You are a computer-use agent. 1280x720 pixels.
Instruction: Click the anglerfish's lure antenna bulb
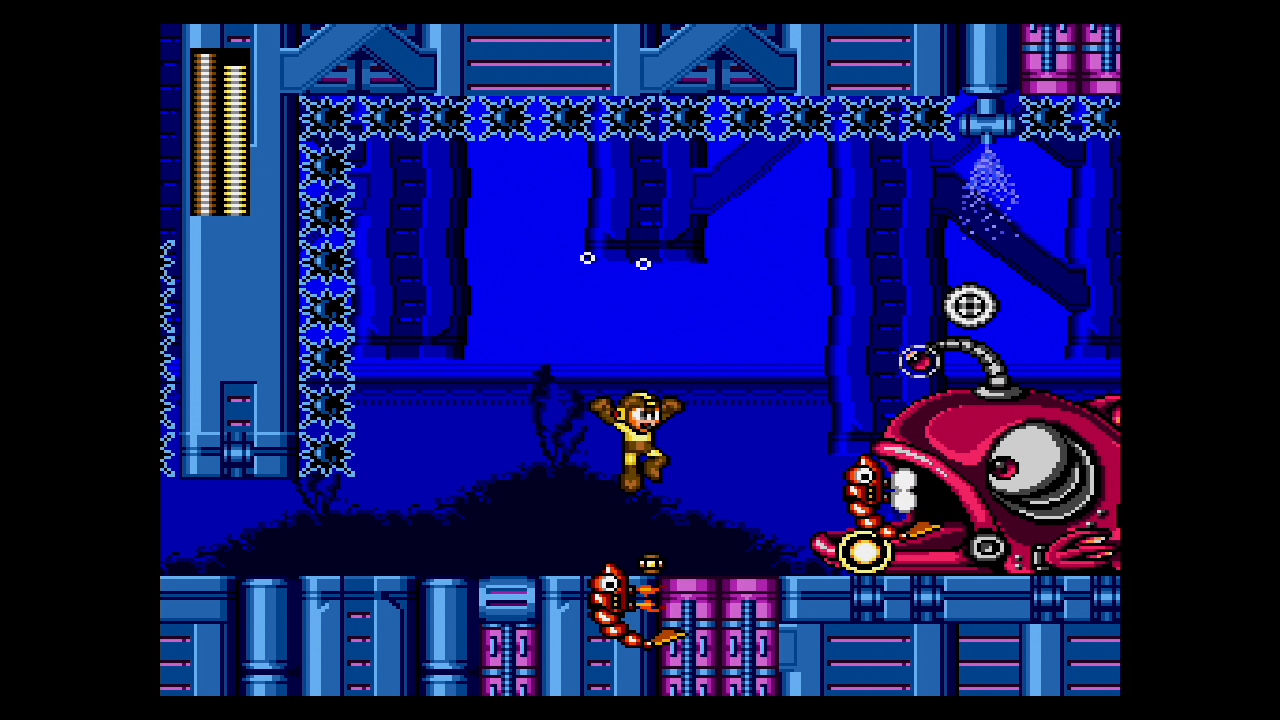[x=918, y=363]
